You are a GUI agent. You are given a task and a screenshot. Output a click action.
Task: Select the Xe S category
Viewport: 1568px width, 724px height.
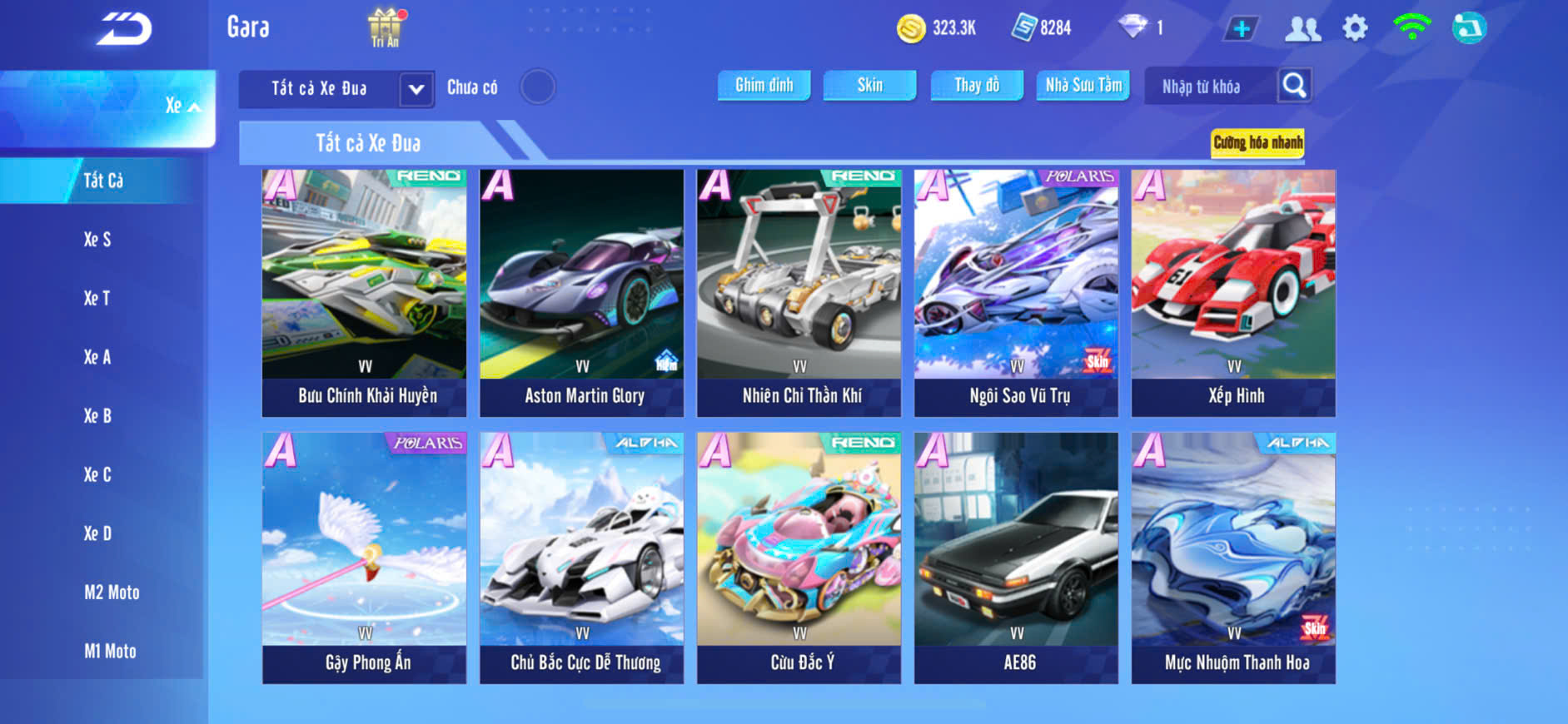tap(97, 240)
